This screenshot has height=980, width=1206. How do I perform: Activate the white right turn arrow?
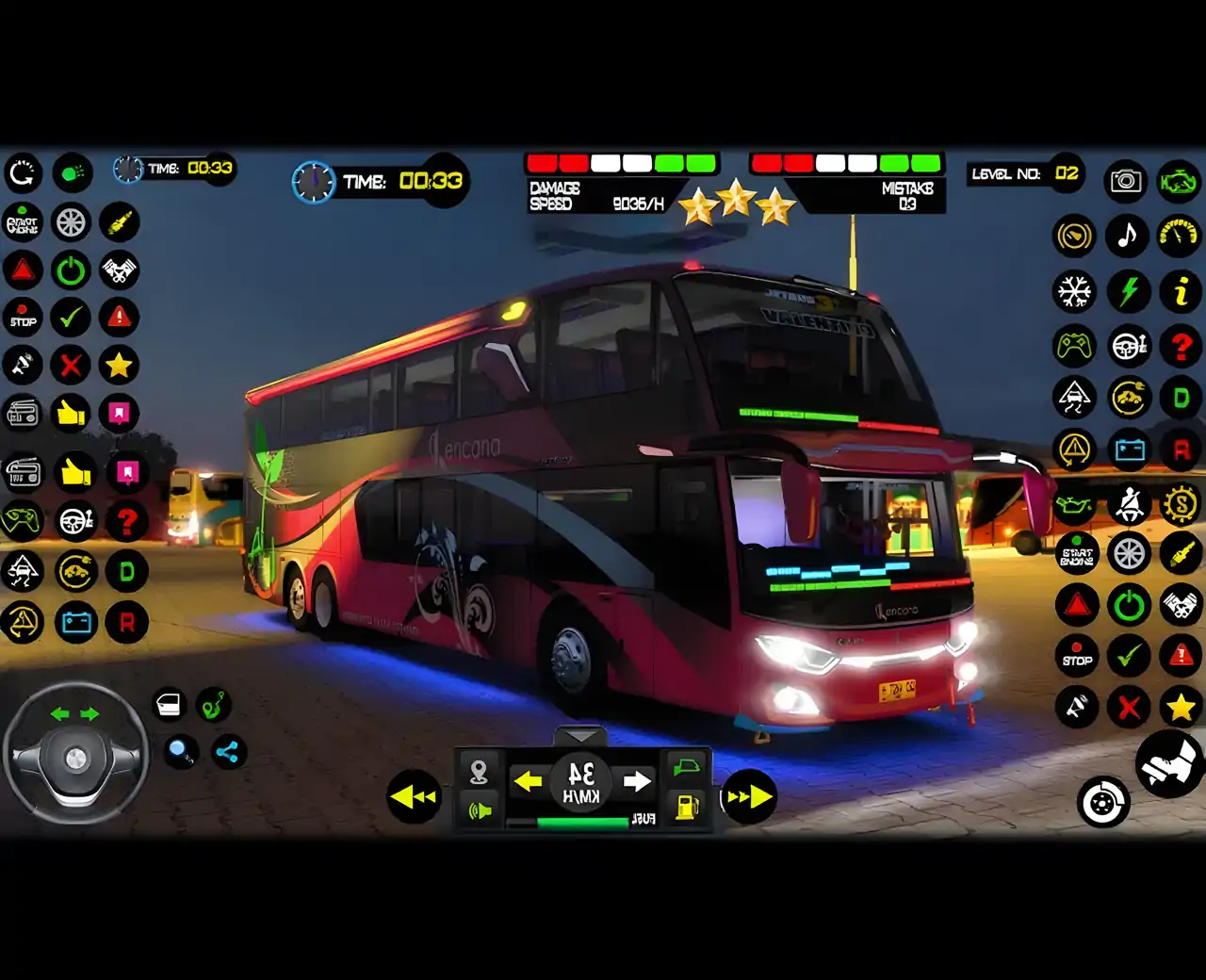click(637, 780)
